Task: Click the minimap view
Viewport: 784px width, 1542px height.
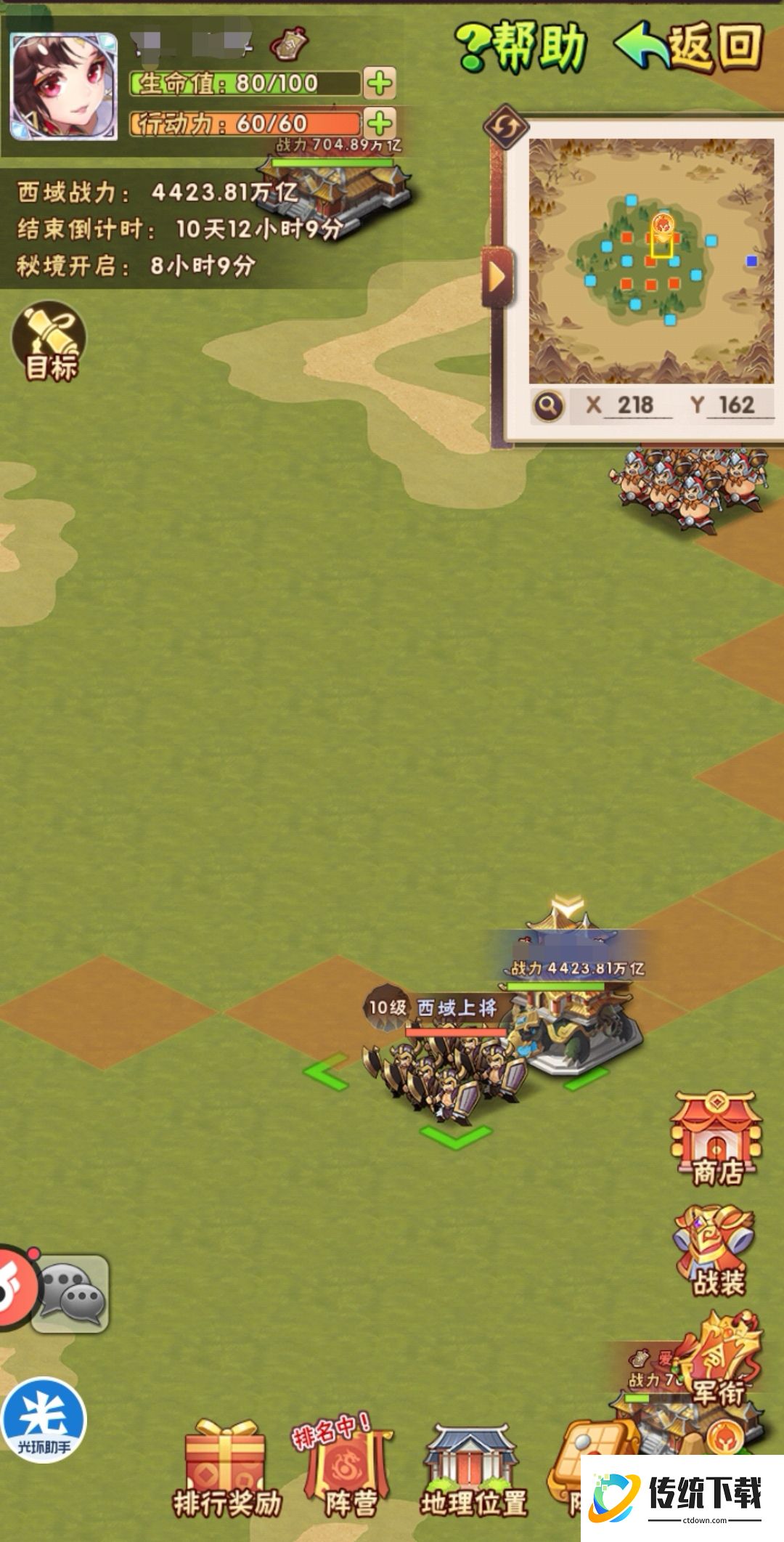Action: coord(651,261)
